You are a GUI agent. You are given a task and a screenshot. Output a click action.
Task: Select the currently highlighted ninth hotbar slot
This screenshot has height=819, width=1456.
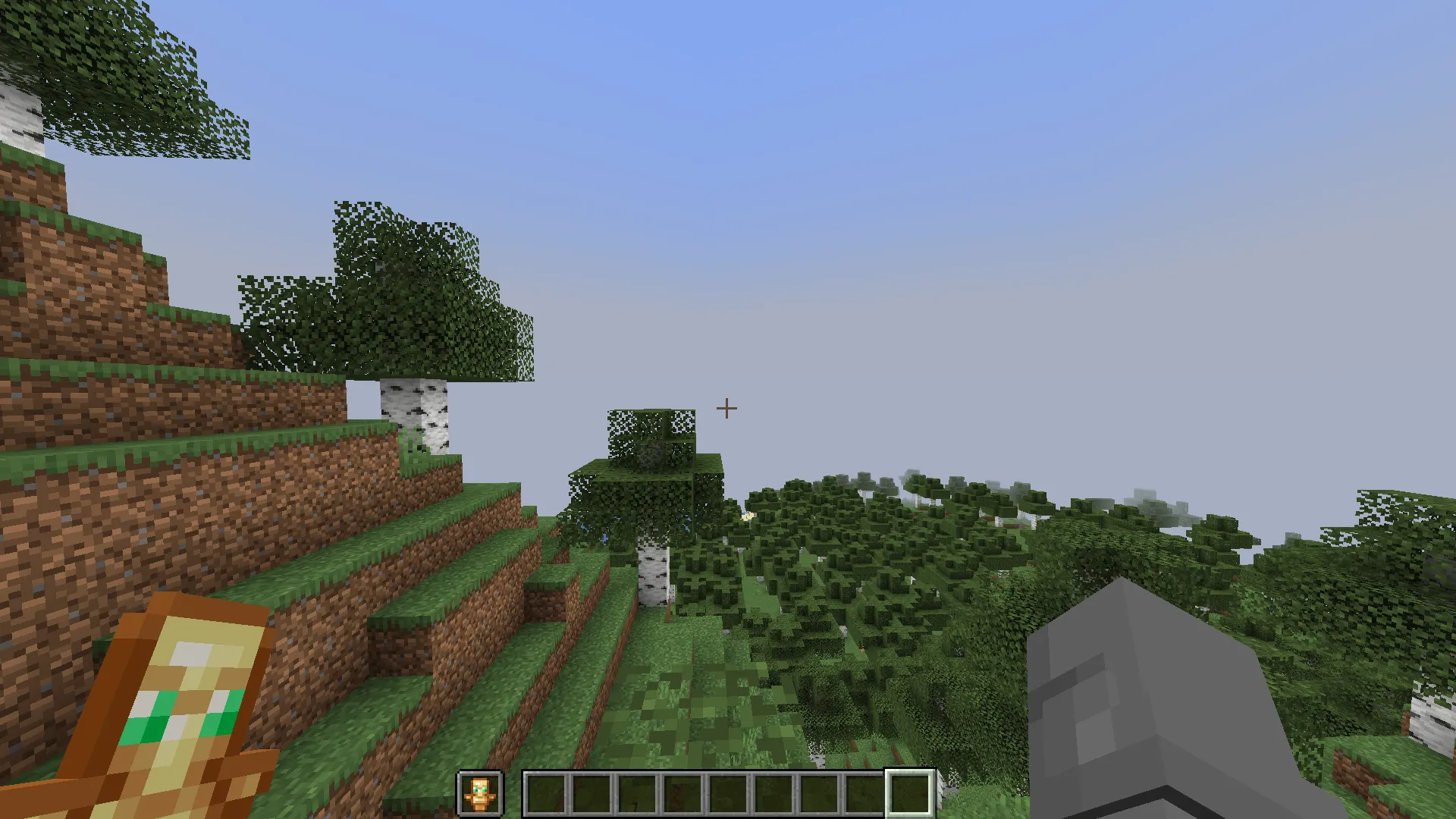pyautogui.click(x=910, y=793)
